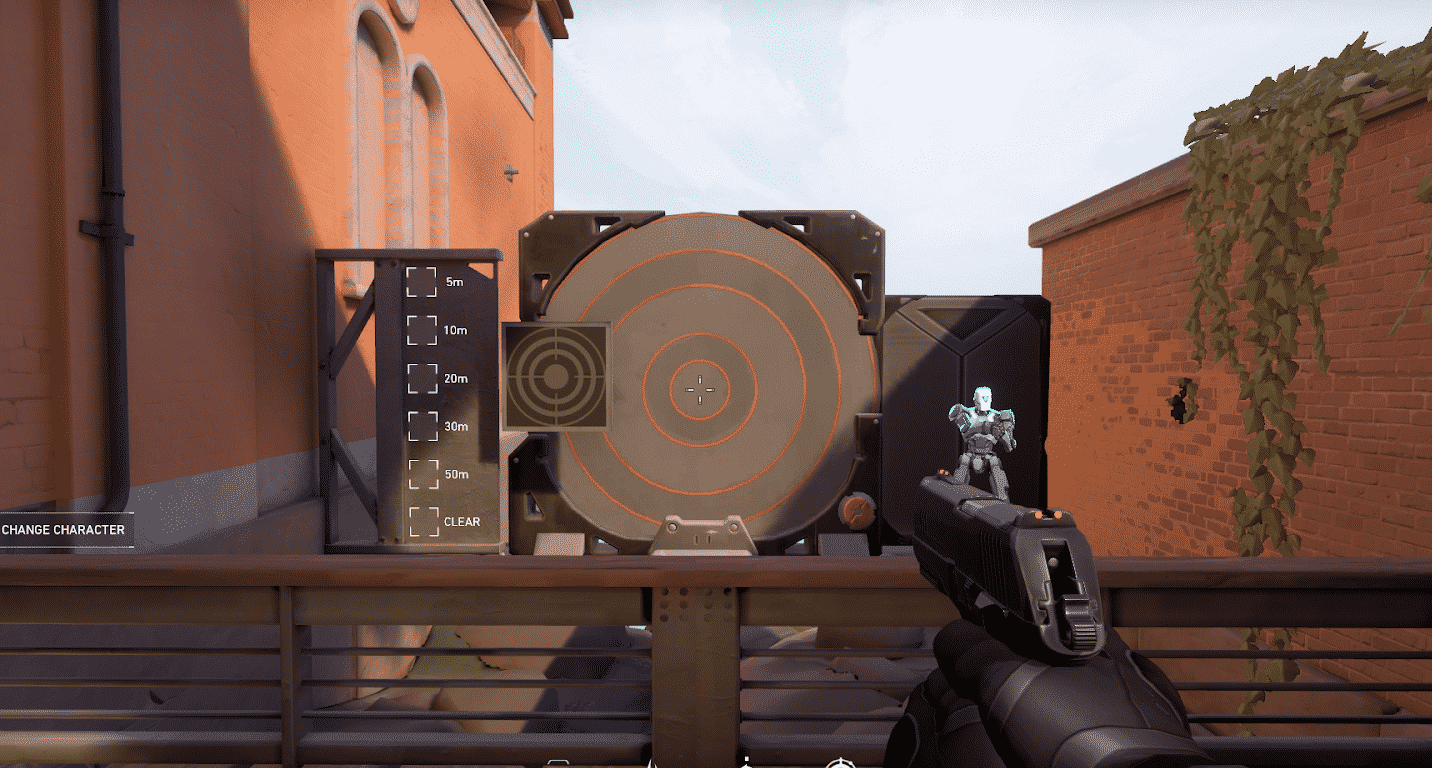Click the mini target sheet beside the bullseye
Image resolution: width=1432 pixels, height=768 pixels.
click(556, 378)
